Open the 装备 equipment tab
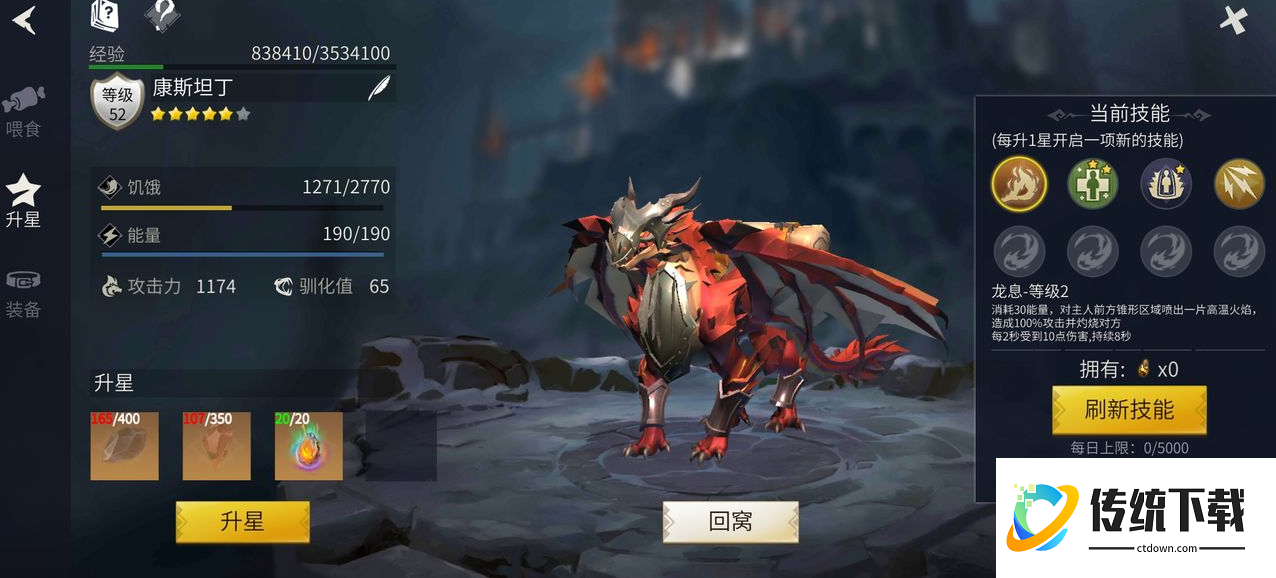The width and height of the screenshot is (1276, 578). 23,294
